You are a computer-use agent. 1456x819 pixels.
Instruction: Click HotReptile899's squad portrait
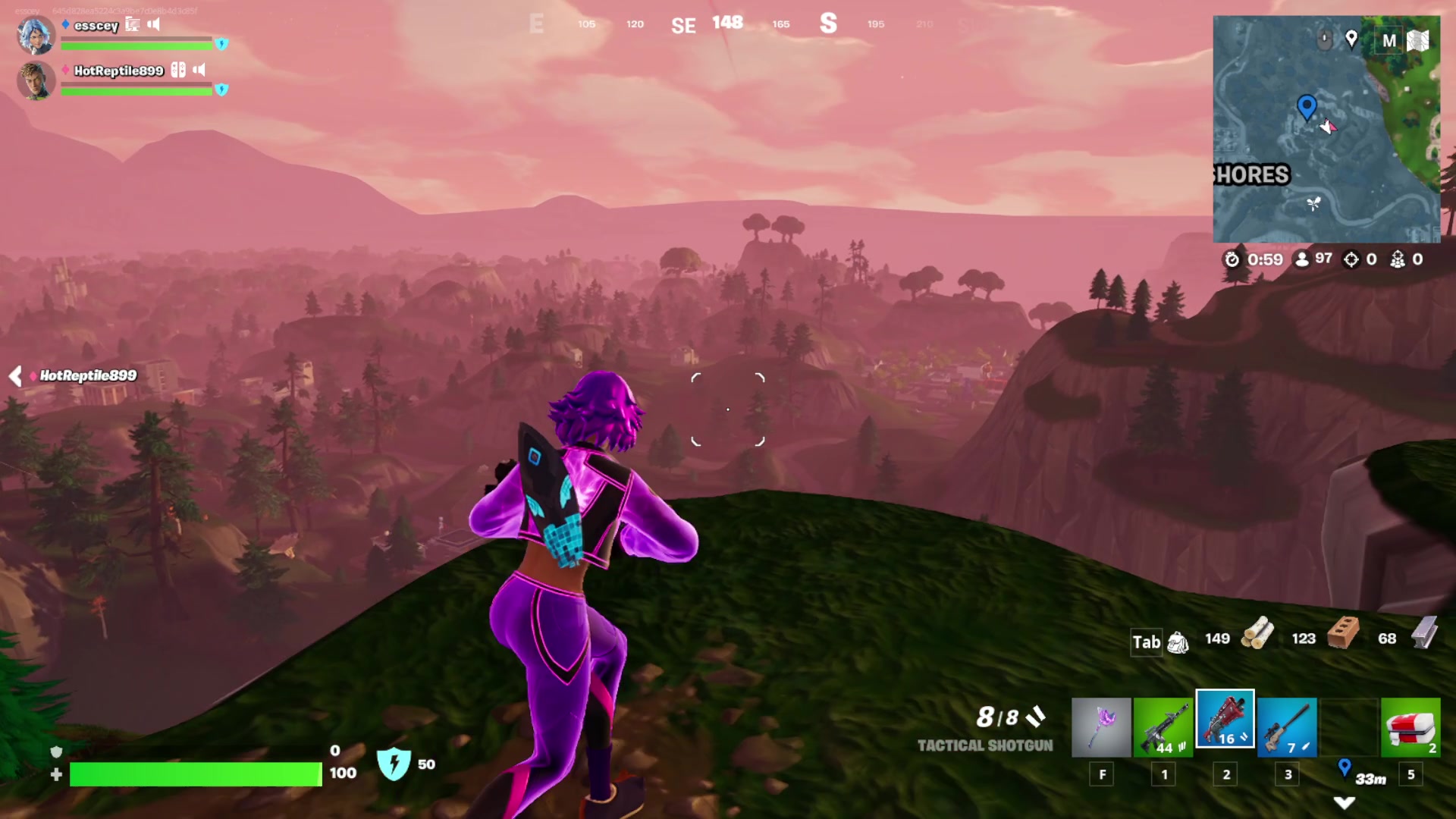click(x=36, y=80)
